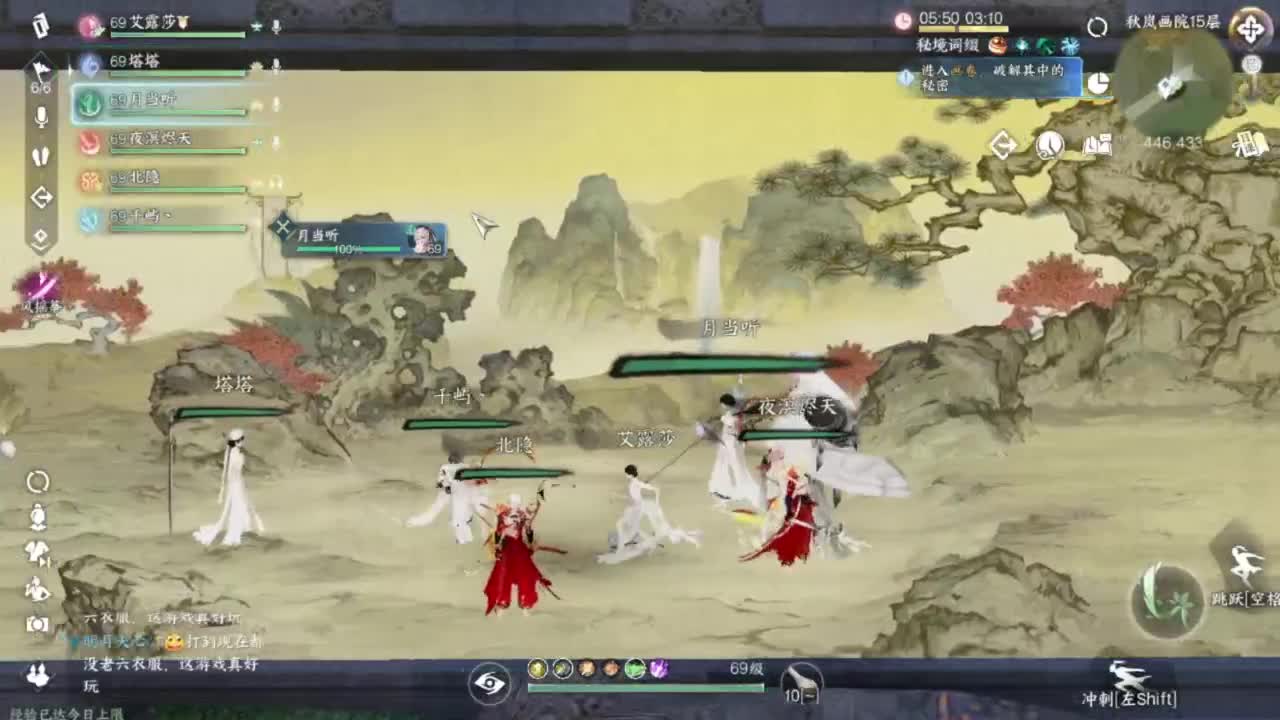
Task: Select the footprints icon in left sidebar
Action: (x=40, y=155)
